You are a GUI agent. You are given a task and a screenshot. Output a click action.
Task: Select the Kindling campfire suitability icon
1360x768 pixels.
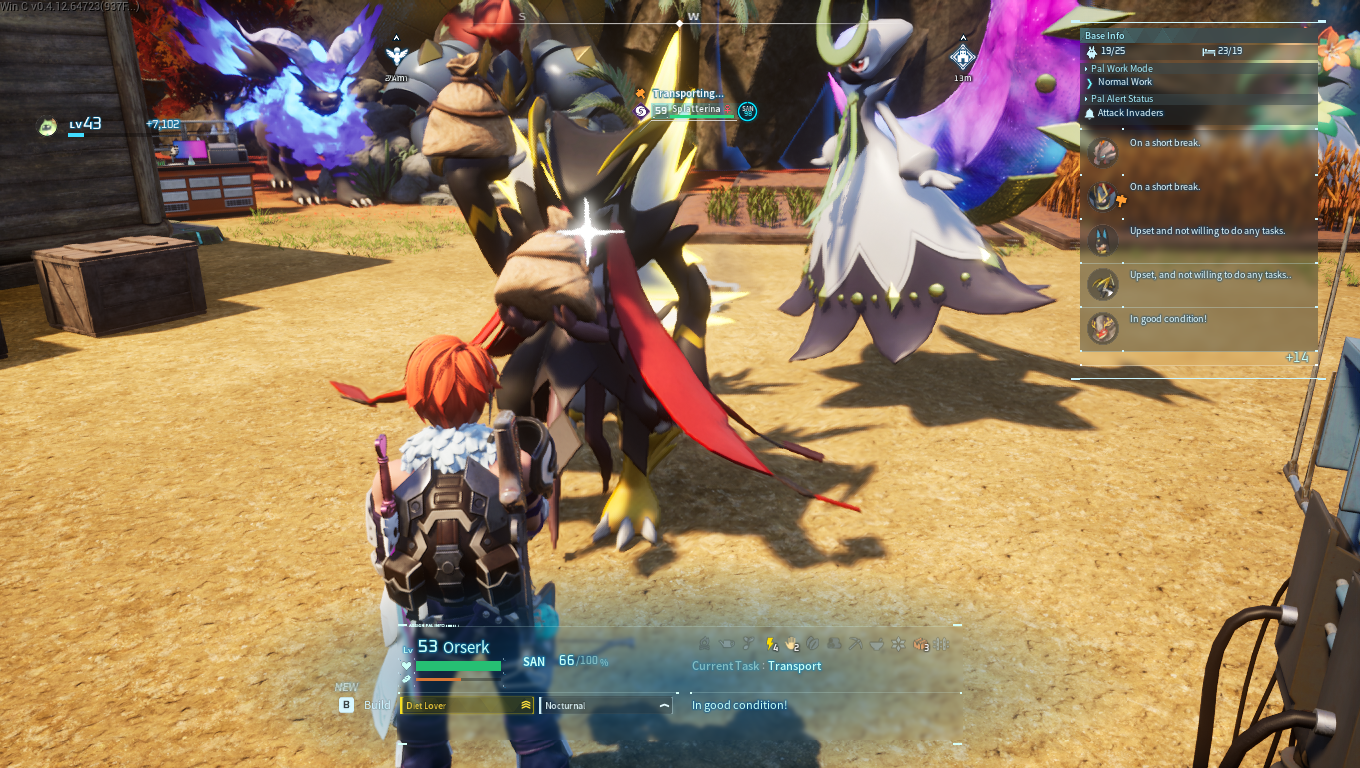coord(706,645)
